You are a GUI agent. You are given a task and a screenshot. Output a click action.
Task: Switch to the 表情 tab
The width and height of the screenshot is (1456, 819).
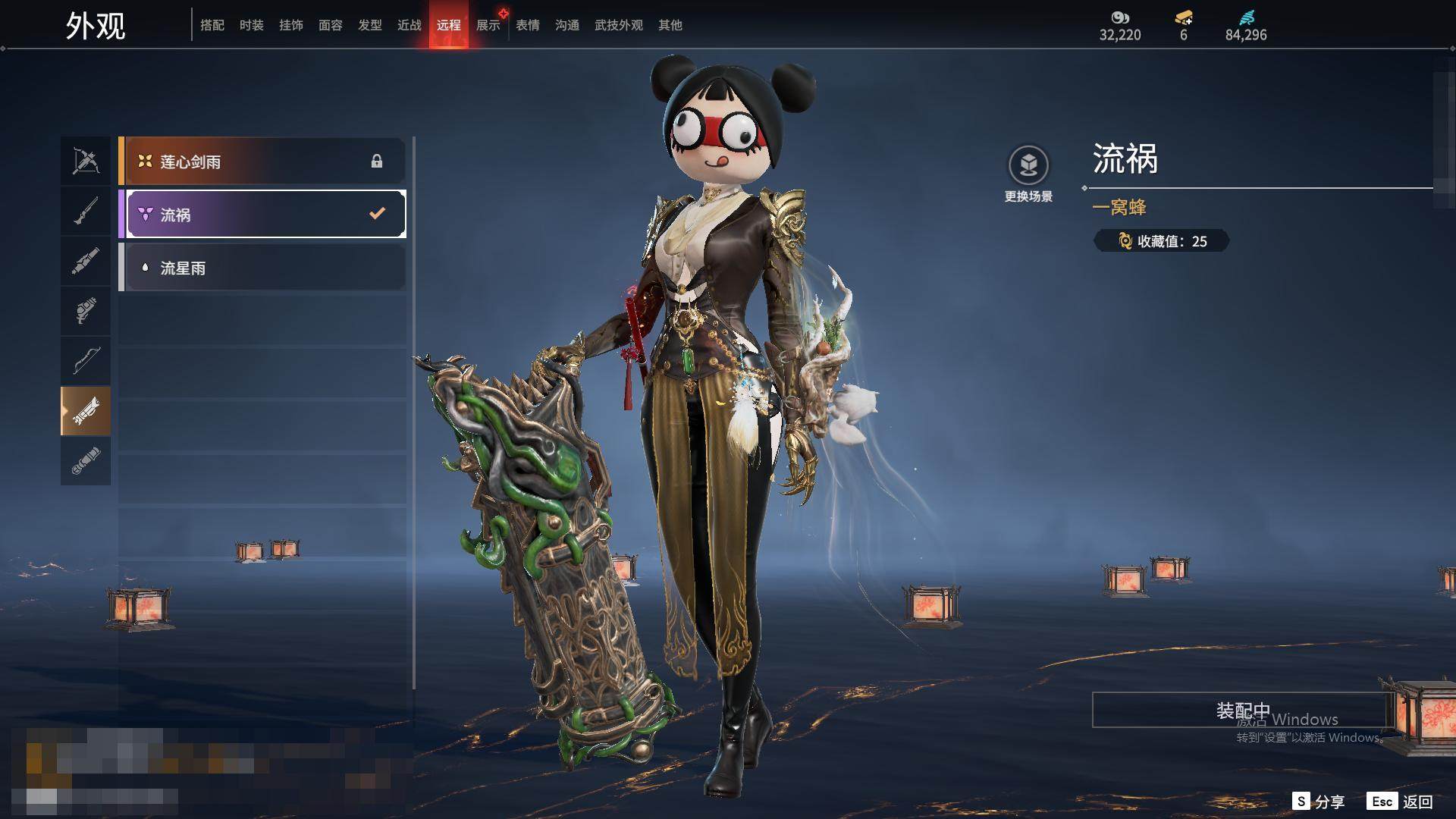pos(528,25)
